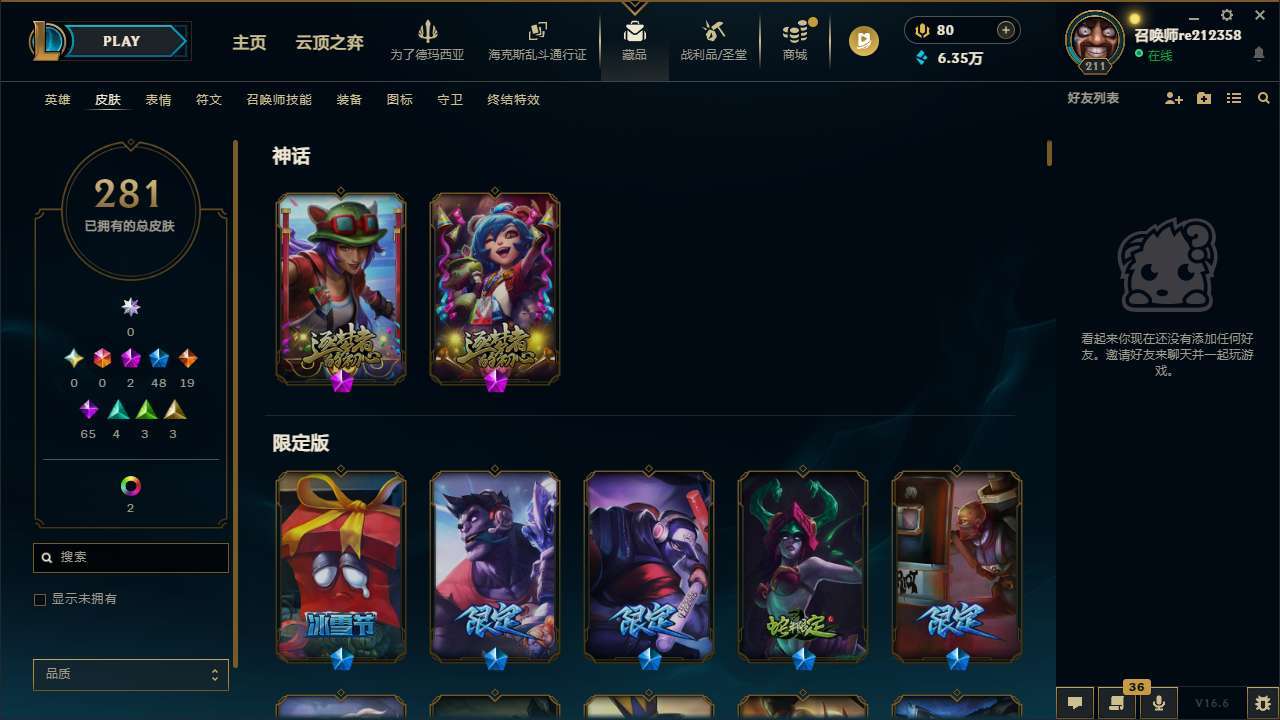
Task: Open the 商城 store icon
Action: pyautogui.click(x=794, y=40)
